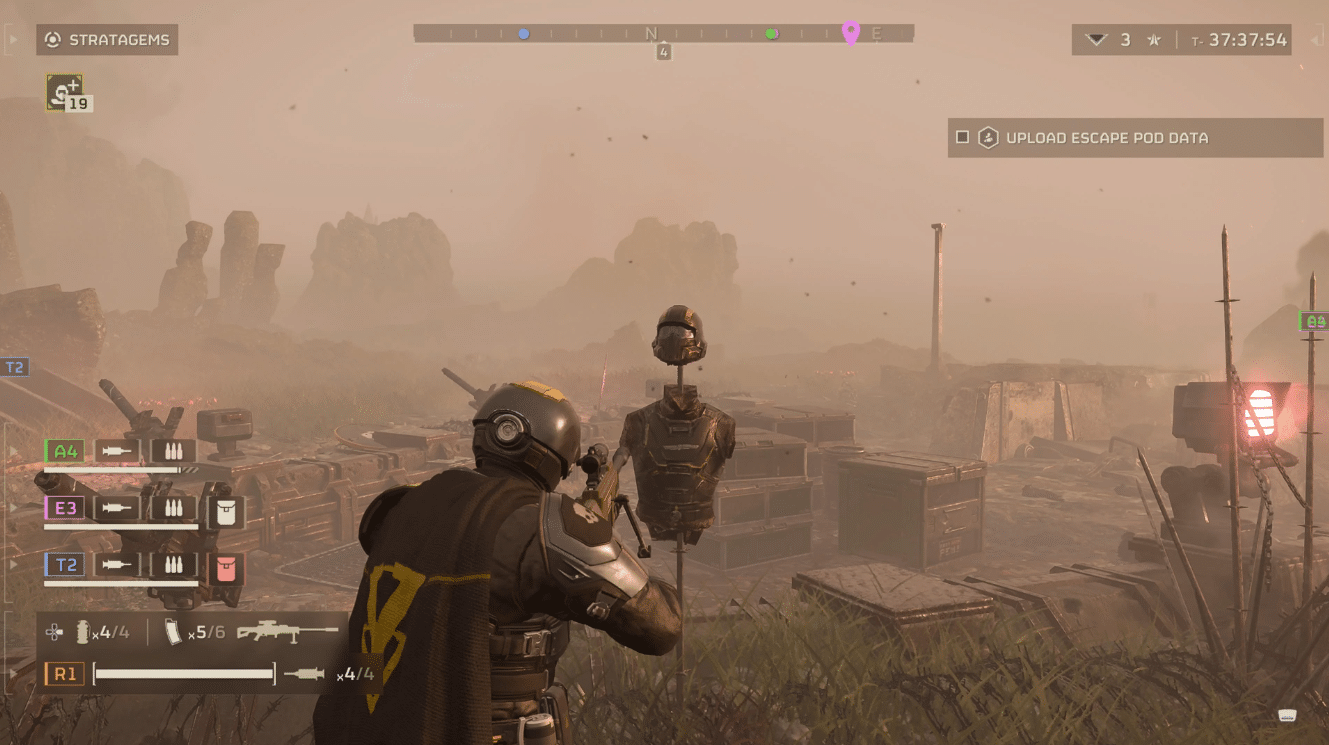This screenshot has width=1329, height=745.
Task: Select the blue dot compass marker
Action: [x=523, y=34]
